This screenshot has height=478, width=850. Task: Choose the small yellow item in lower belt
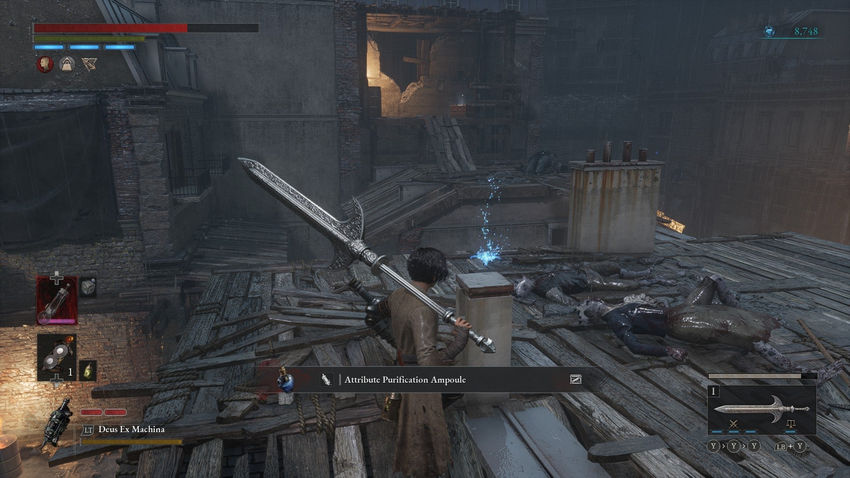(88, 369)
